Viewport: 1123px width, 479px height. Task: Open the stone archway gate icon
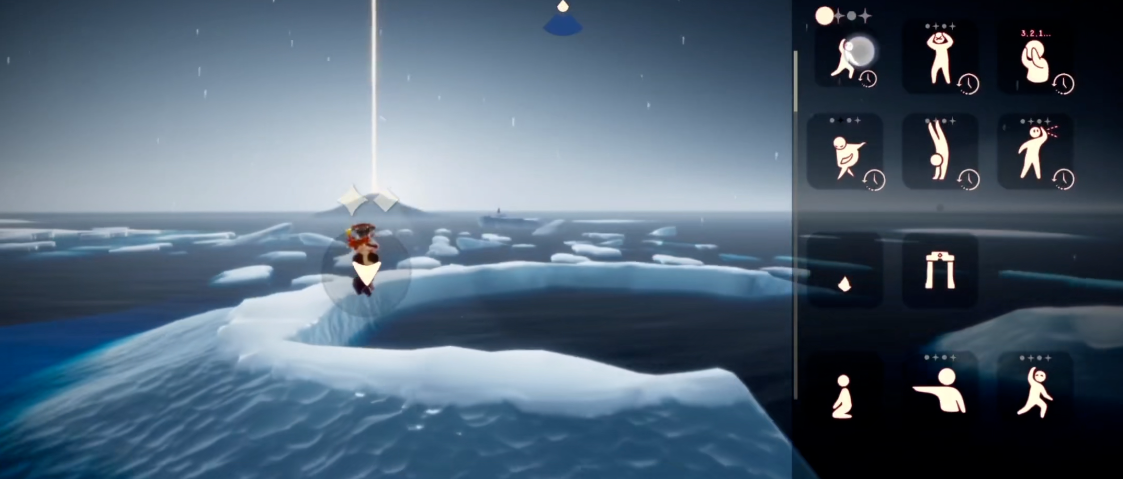pos(940,271)
